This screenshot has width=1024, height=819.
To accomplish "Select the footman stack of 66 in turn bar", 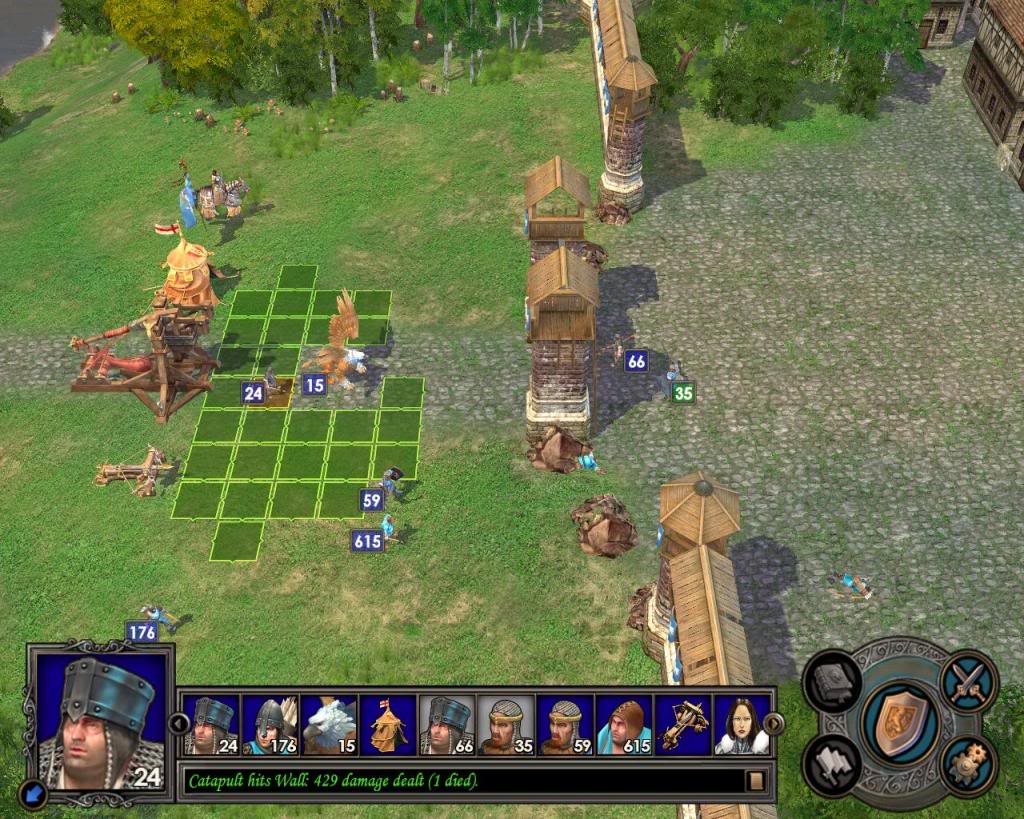I will (447, 725).
